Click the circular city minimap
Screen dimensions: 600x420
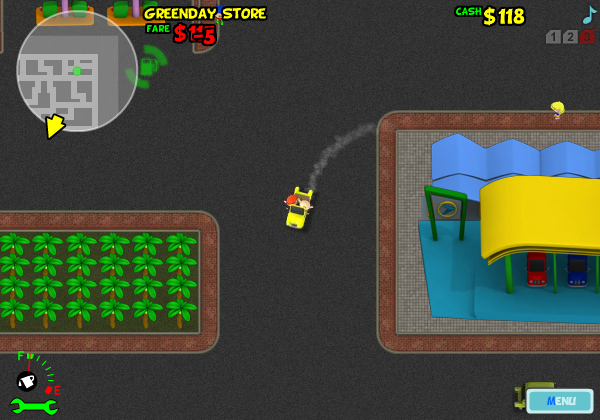pos(77,71)
